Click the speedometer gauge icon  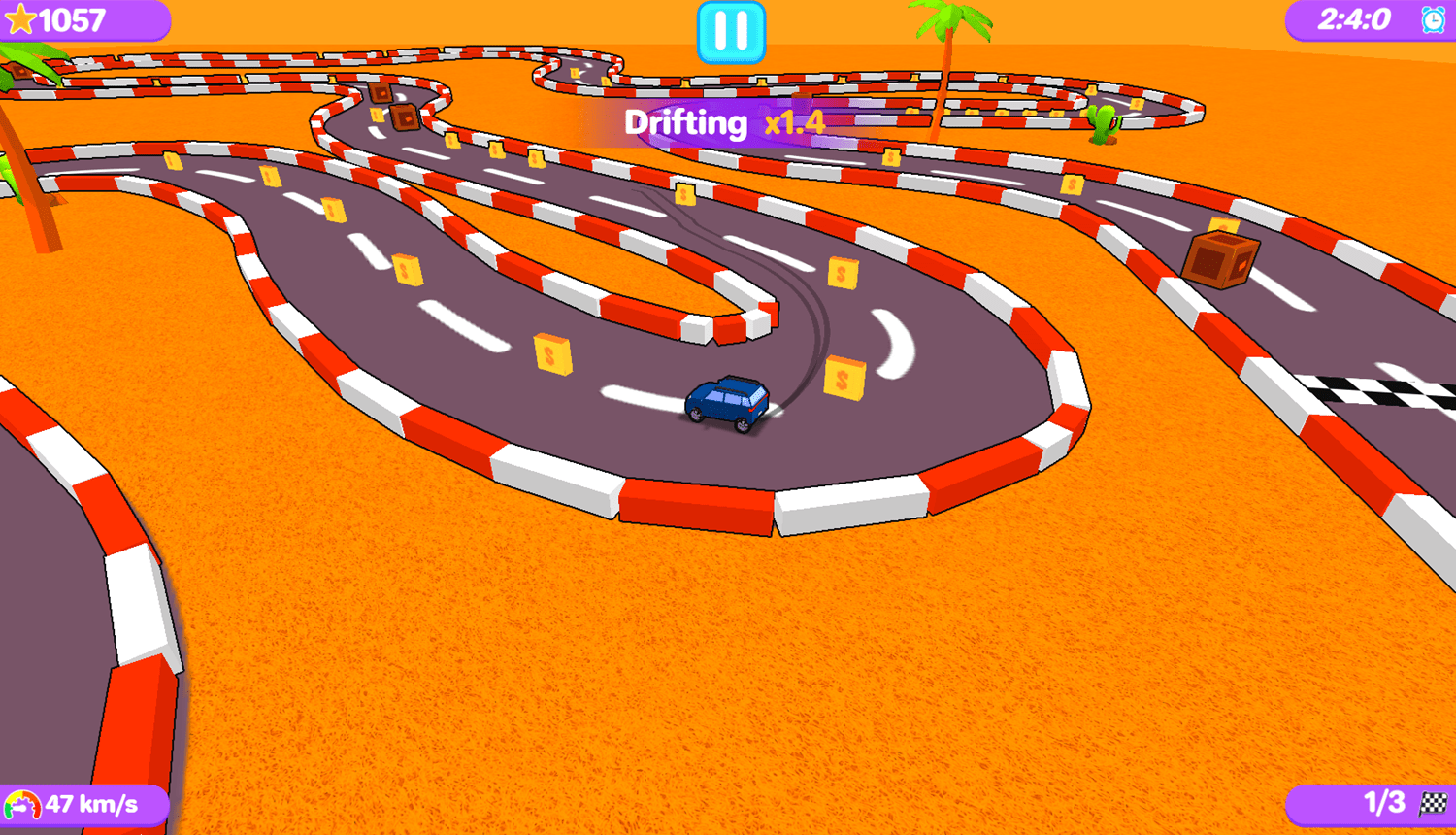coord(21,804)
